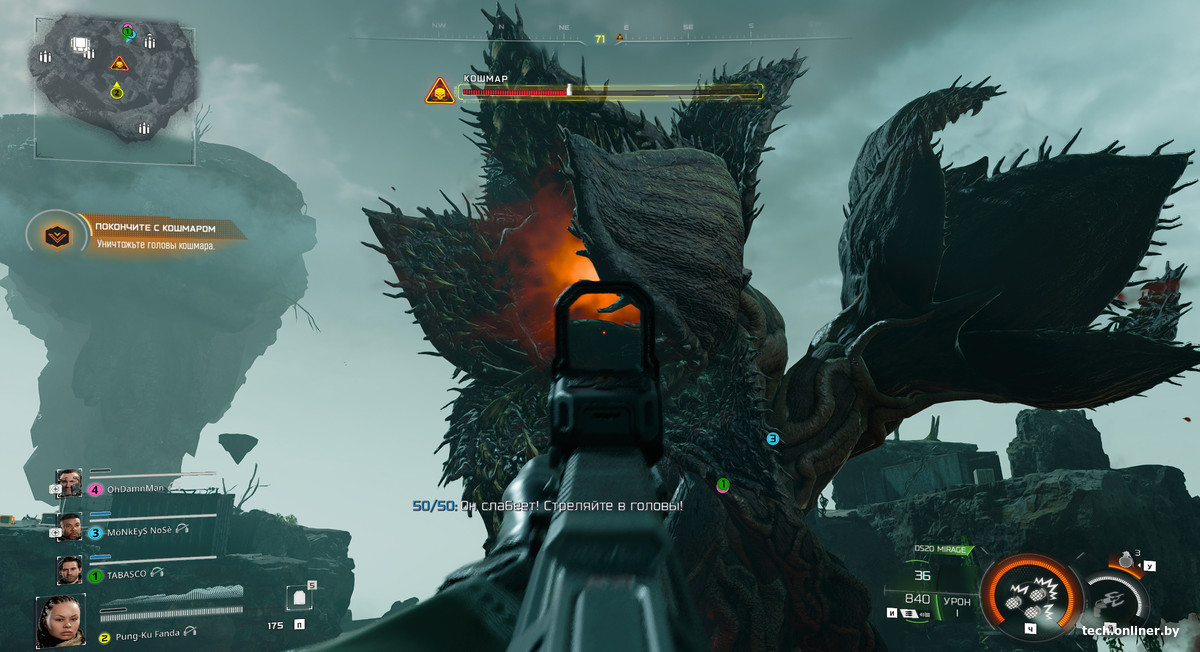
Task: Activate the drone ability dial
Action: click(1116, 598)
